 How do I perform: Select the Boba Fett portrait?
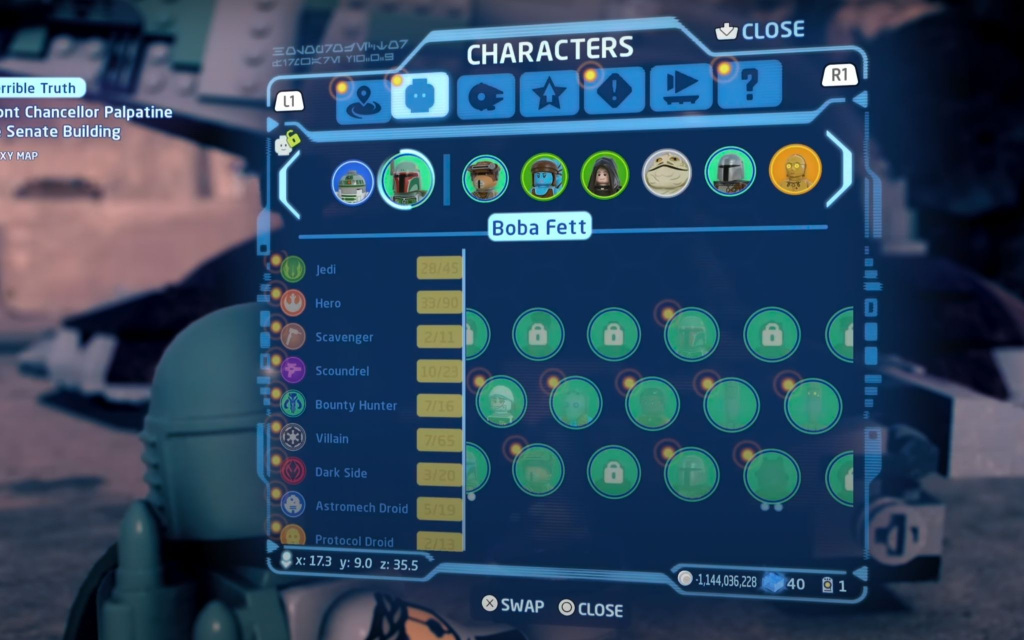click(x=406, y=180)
